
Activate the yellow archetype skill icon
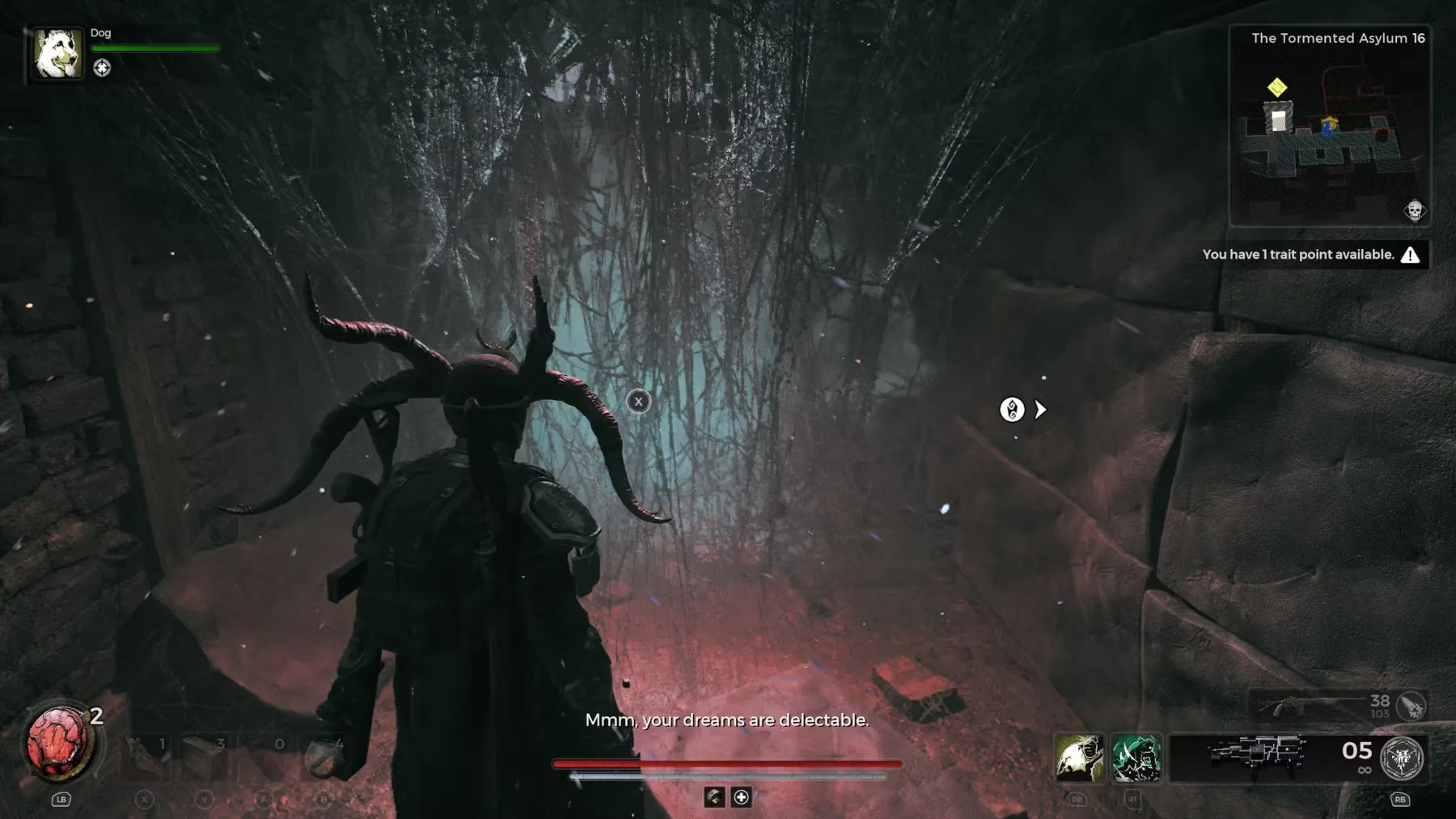[x=1079, y=758]
